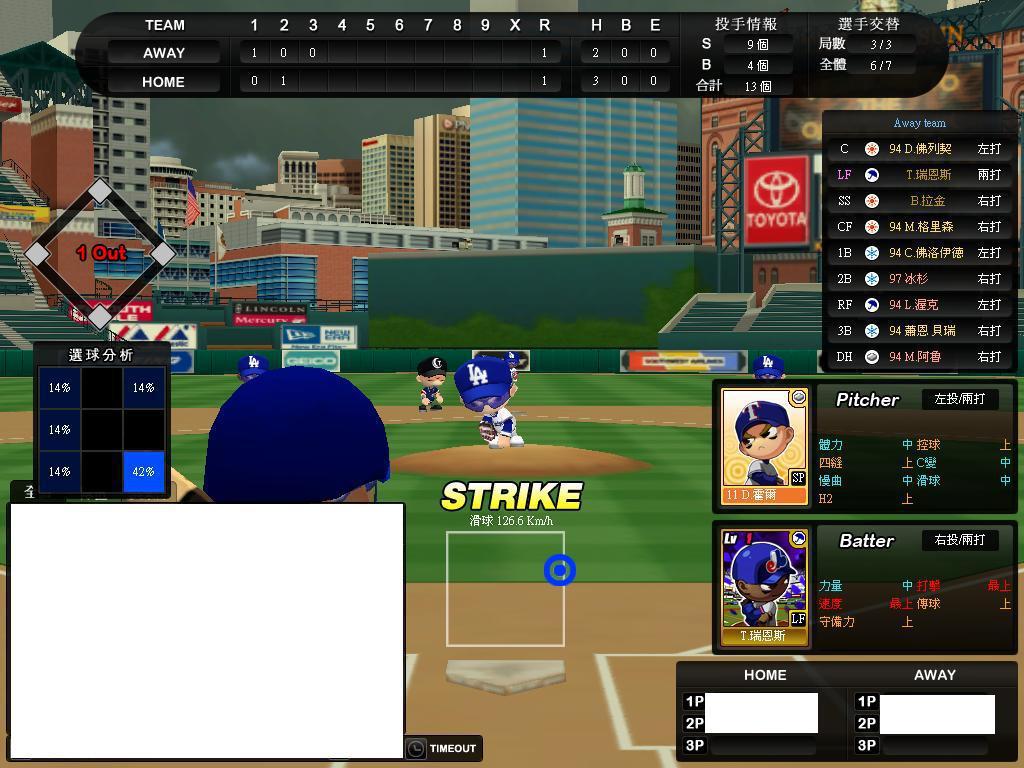Select center fielder M.格里森 row
This screenshot has height=768, width=1024.
[920, 227]
